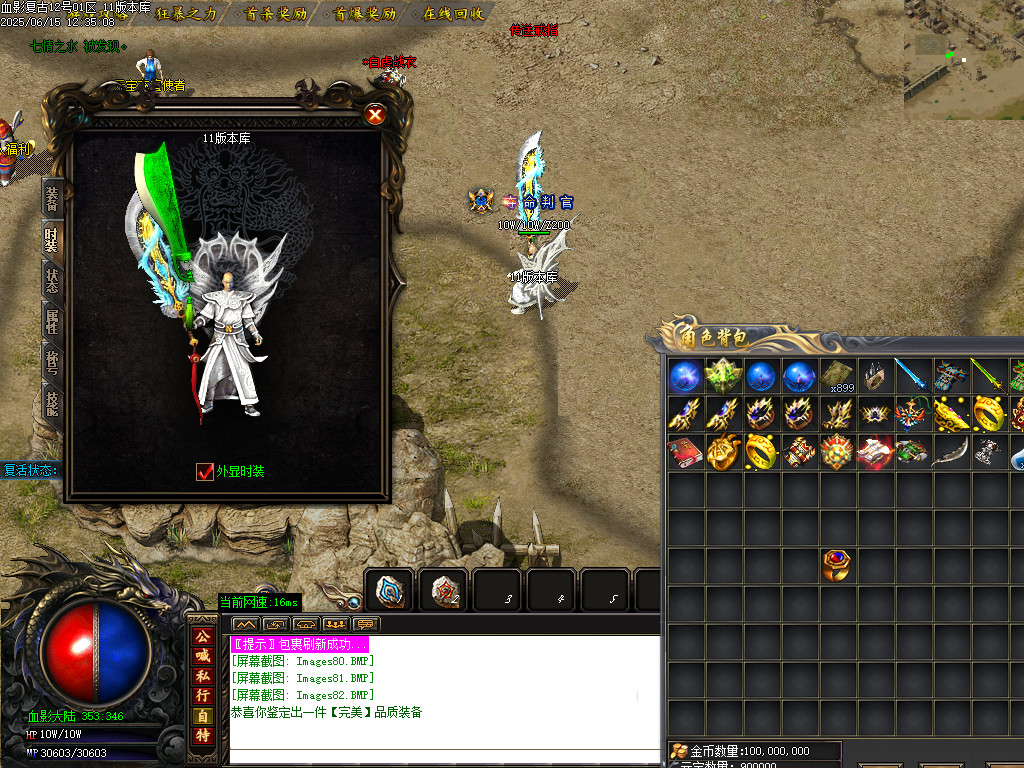The height and width of the screenshot is (768, 1024).
Task: Select the lone ruby ring in bag
Action: (x=838, y=565)
